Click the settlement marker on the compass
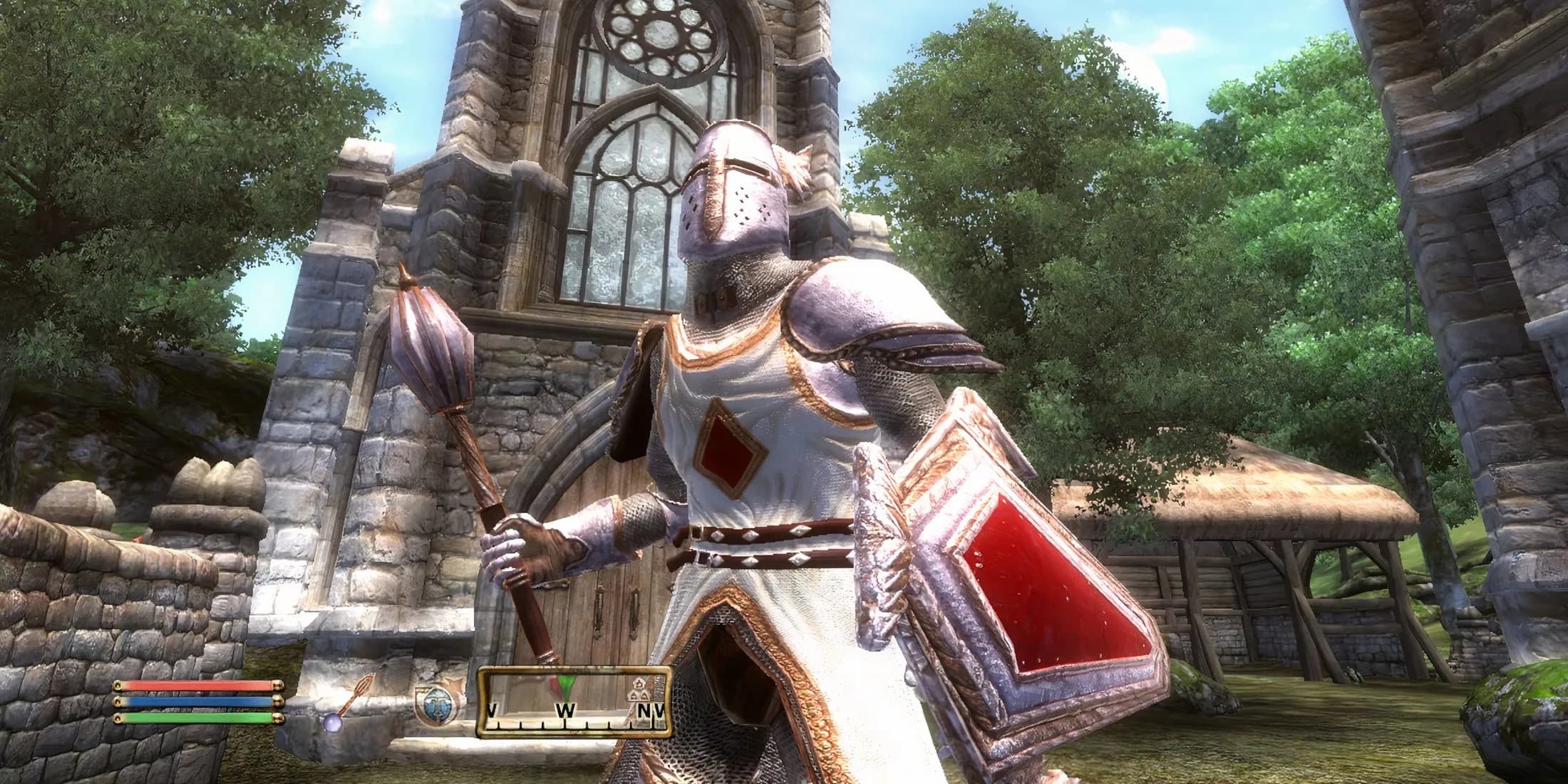The image size is (1568, 784). (636, 688)
